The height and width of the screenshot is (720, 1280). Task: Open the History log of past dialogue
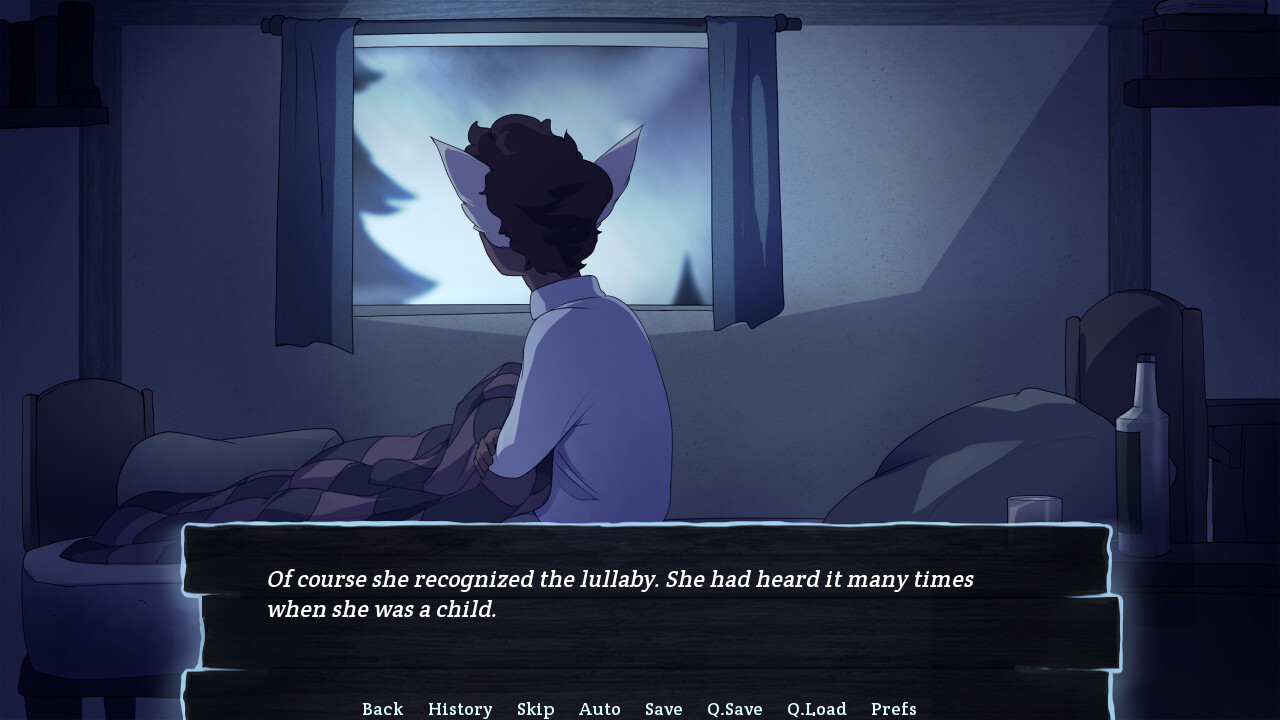click(x=460, y=708)
